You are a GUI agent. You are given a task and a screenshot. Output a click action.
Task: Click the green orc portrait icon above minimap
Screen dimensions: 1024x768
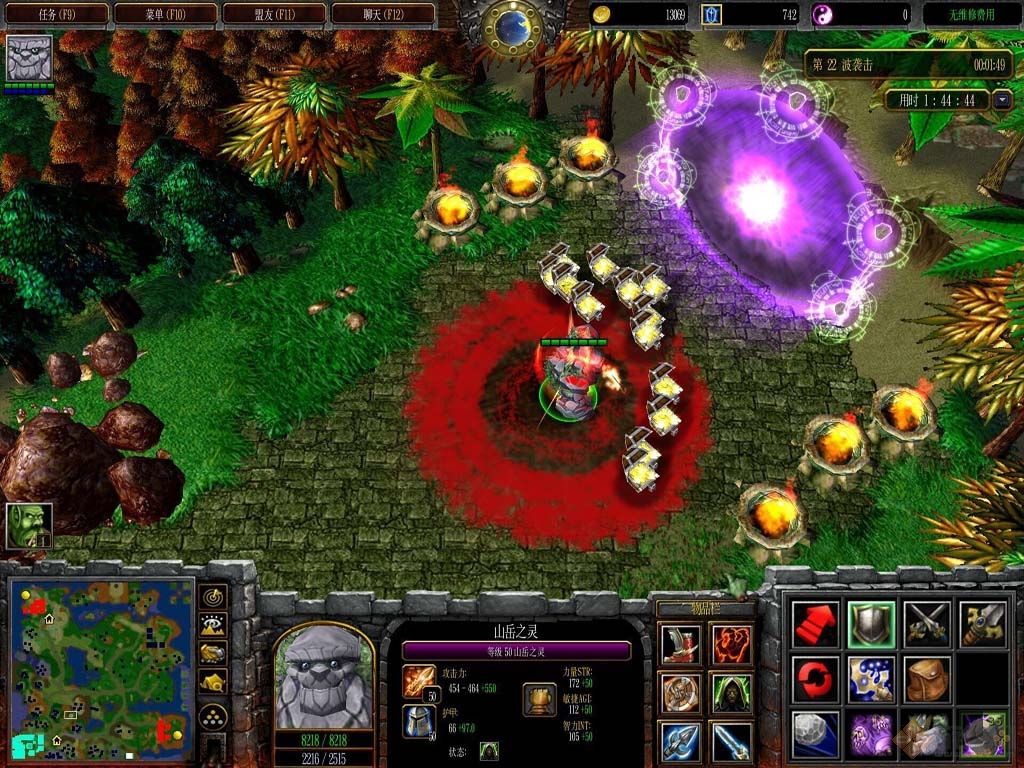point(29,525)
